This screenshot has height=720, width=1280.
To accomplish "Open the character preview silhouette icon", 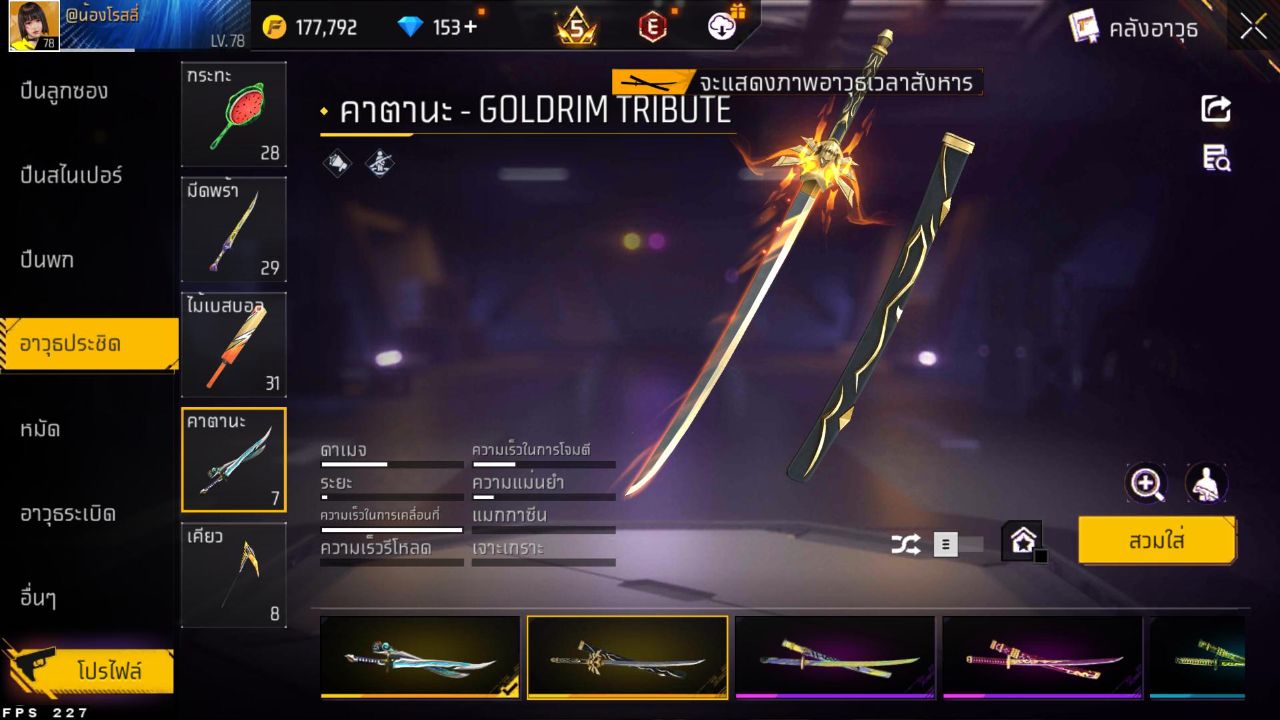I will click(1205, 484).
